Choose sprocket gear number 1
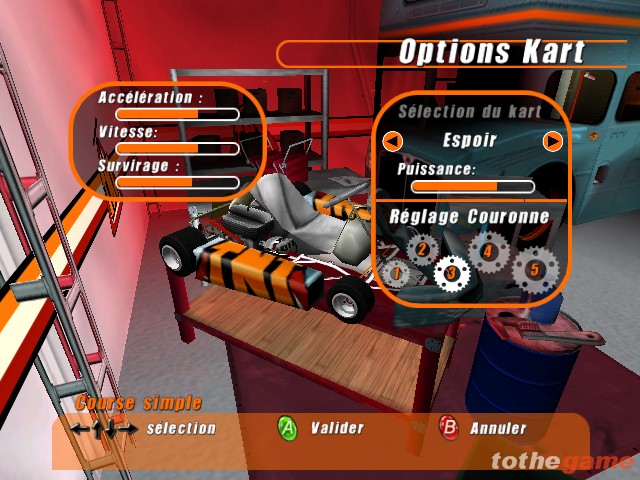The width and height of the screenshot is (640, 480). (x=394, y=272)
